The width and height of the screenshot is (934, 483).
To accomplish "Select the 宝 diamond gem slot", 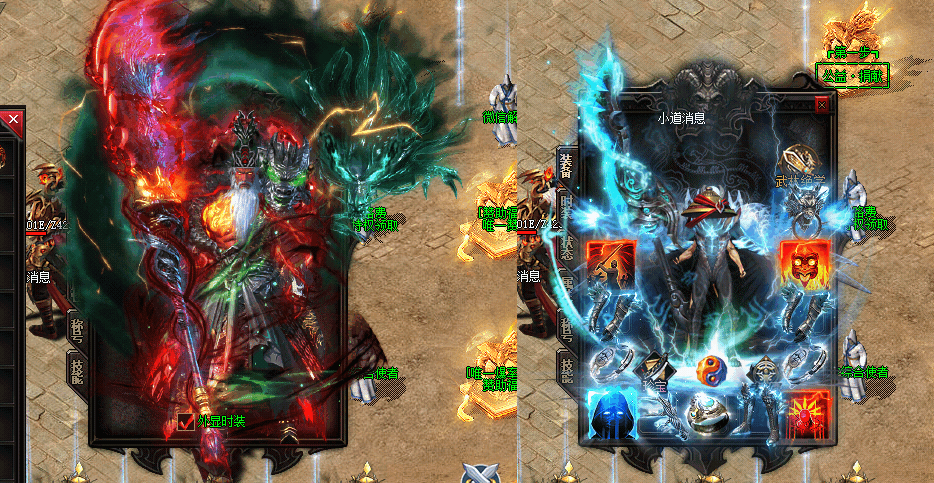I will click(x=657, y=371).
